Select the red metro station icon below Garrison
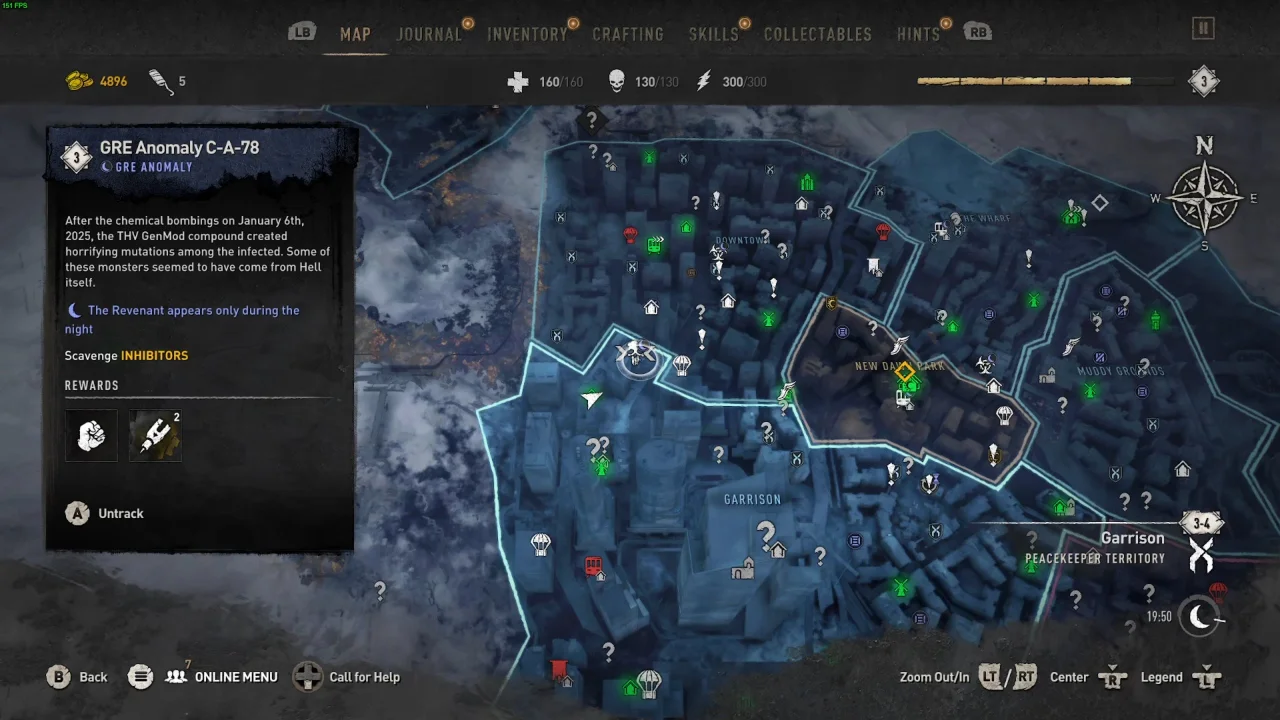This screenshot has width=1280, height=720. click(594, 566)
